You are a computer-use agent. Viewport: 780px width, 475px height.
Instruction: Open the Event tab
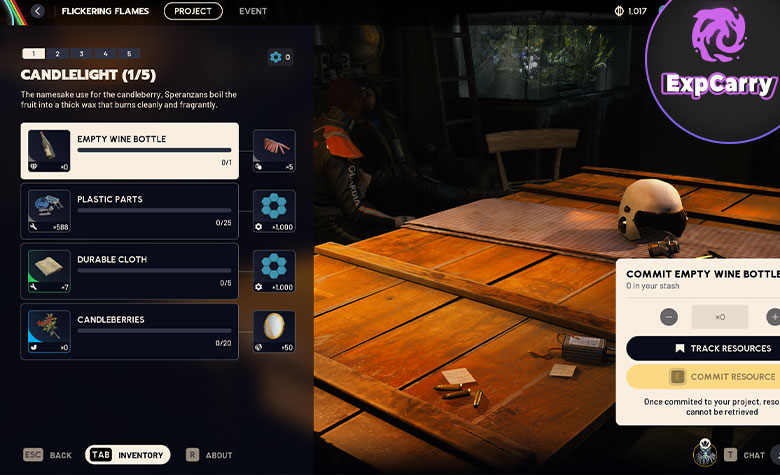coord(253,11)
